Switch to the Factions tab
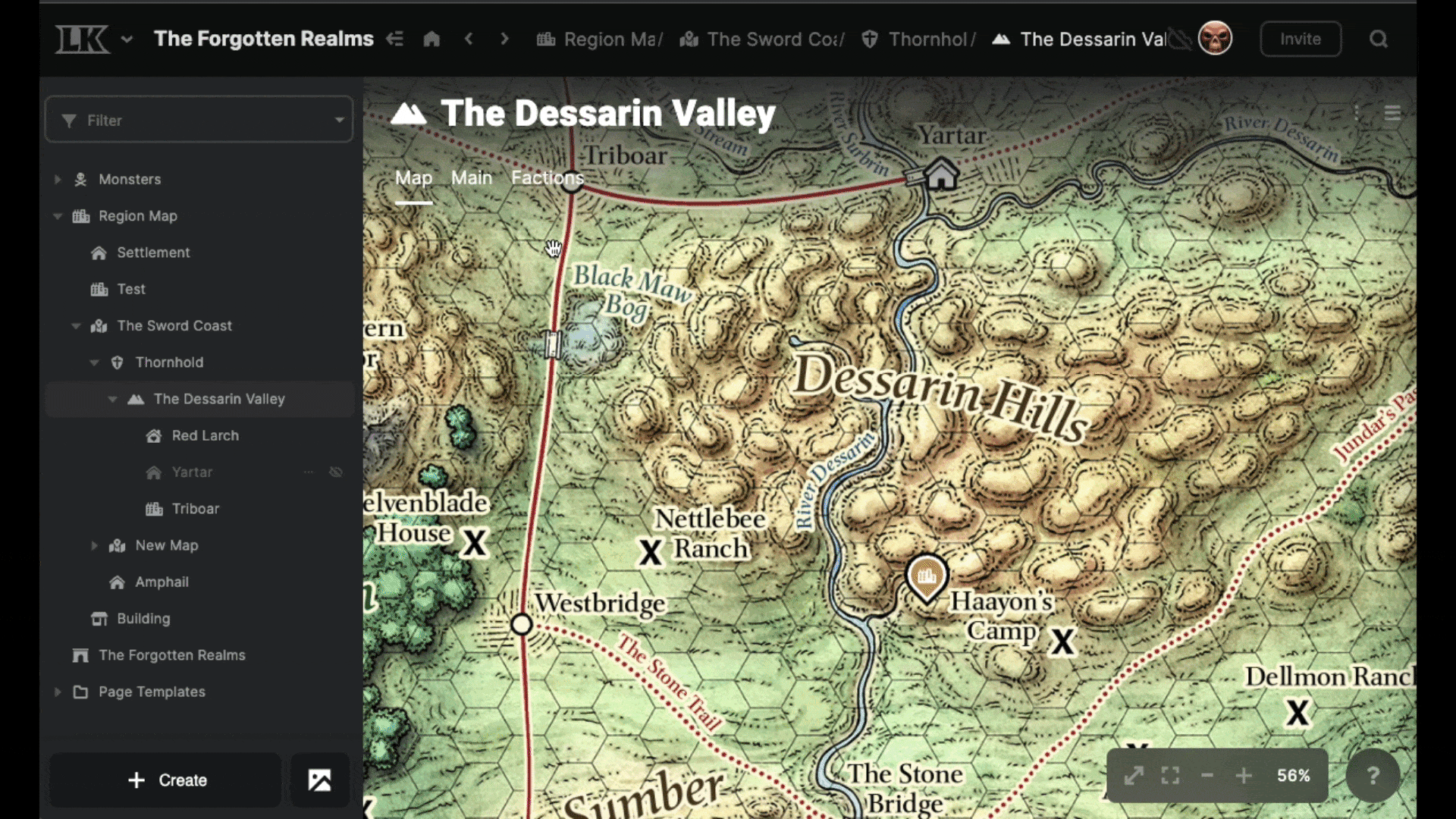The height and width of the screenshot is (819, 1456). [547, 178]
